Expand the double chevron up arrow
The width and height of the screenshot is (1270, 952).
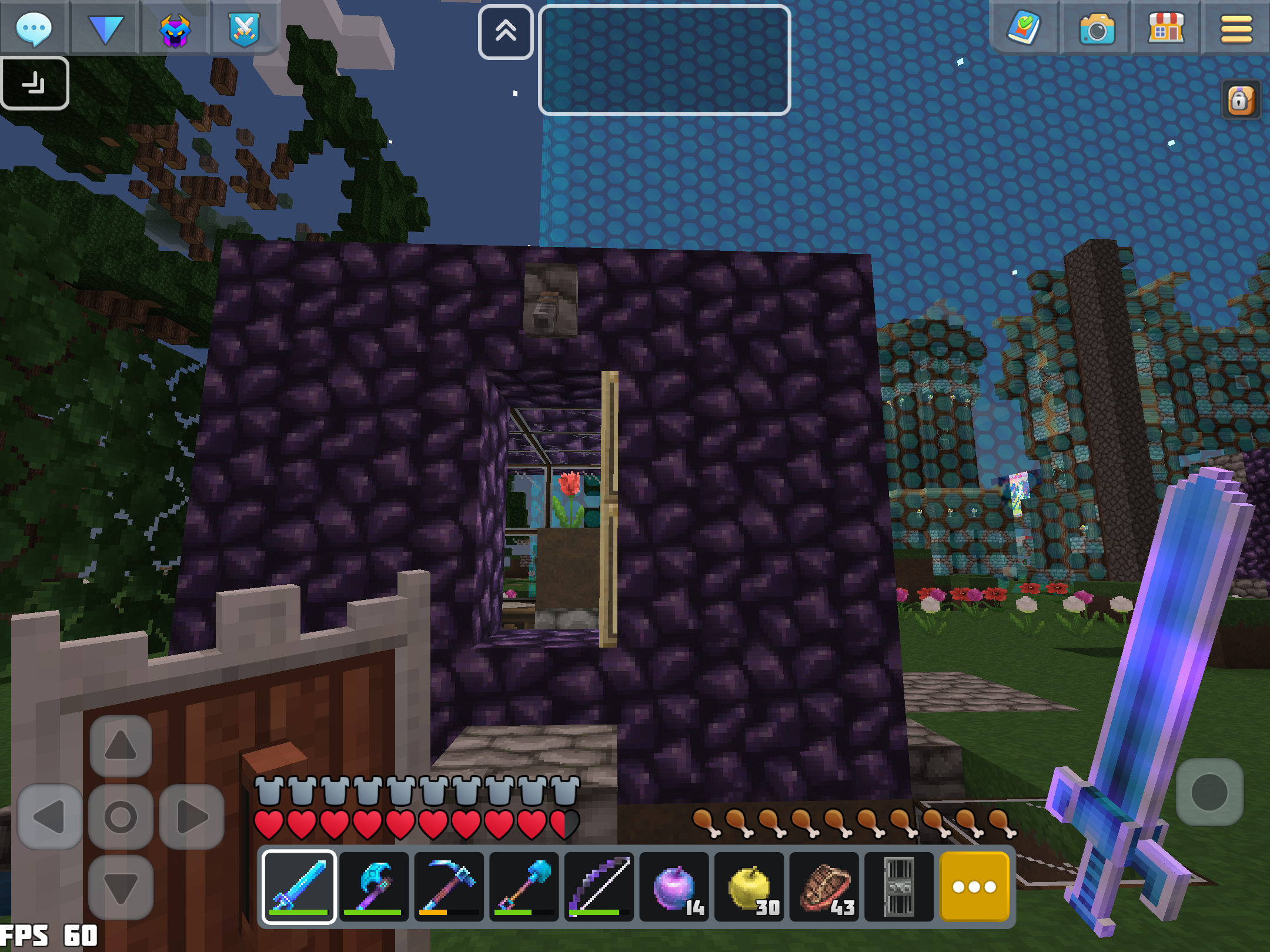point(506,32)
